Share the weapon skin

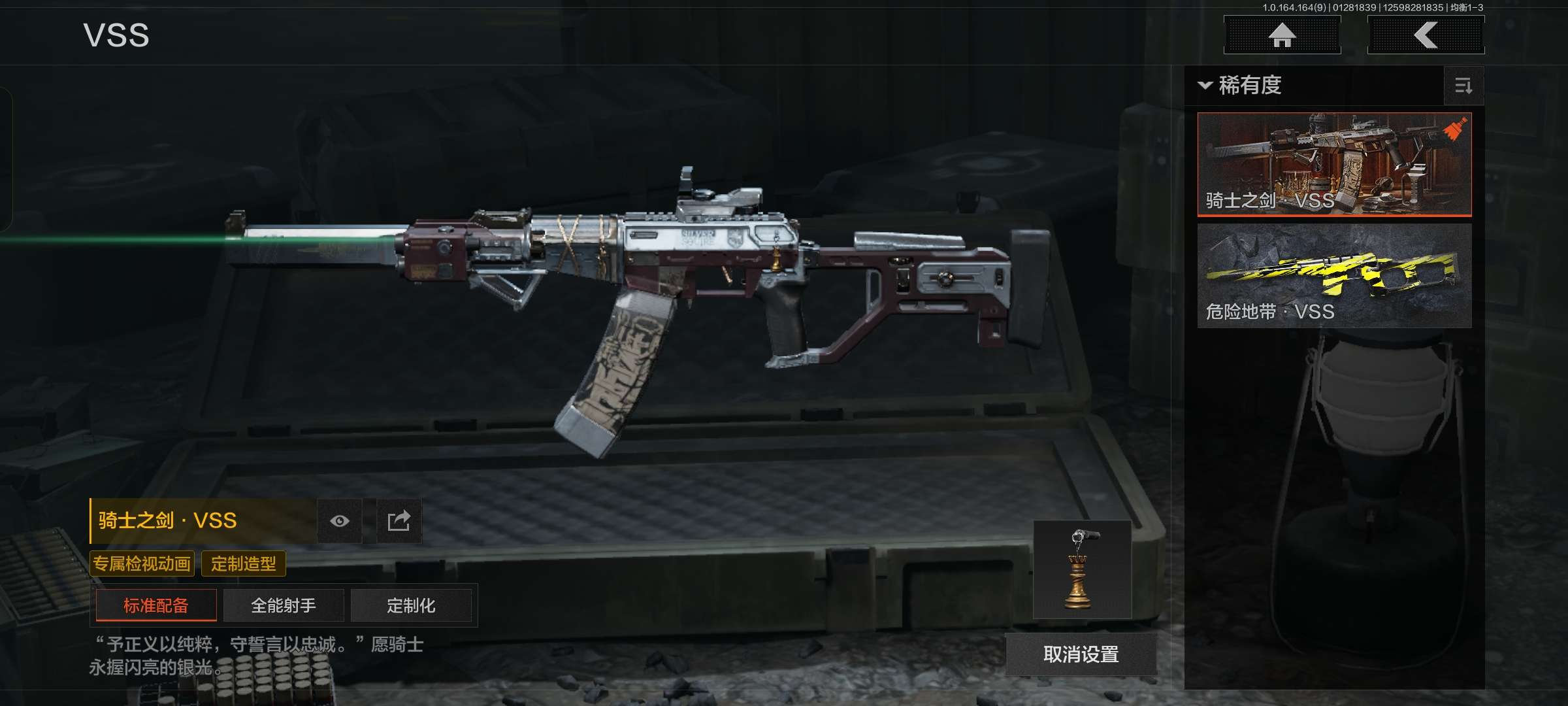pyautogui.click(x=399, y=521)
